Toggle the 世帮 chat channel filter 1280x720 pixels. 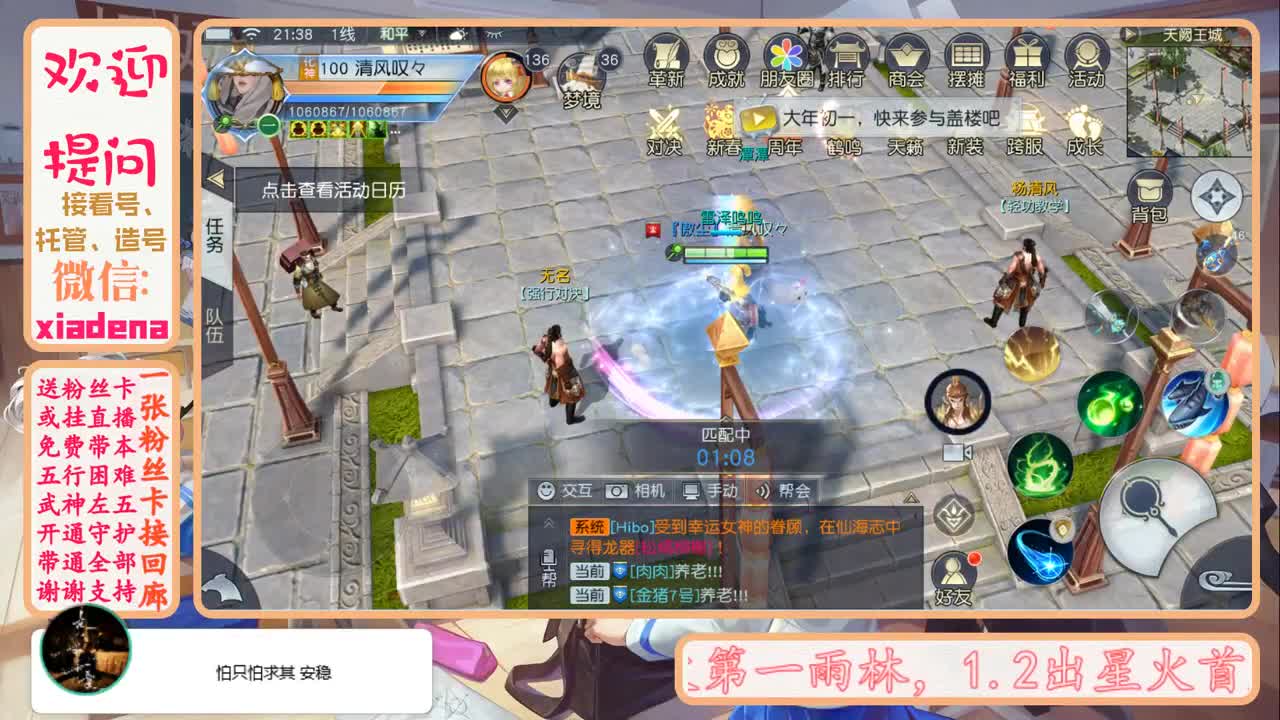click(549, 566)
